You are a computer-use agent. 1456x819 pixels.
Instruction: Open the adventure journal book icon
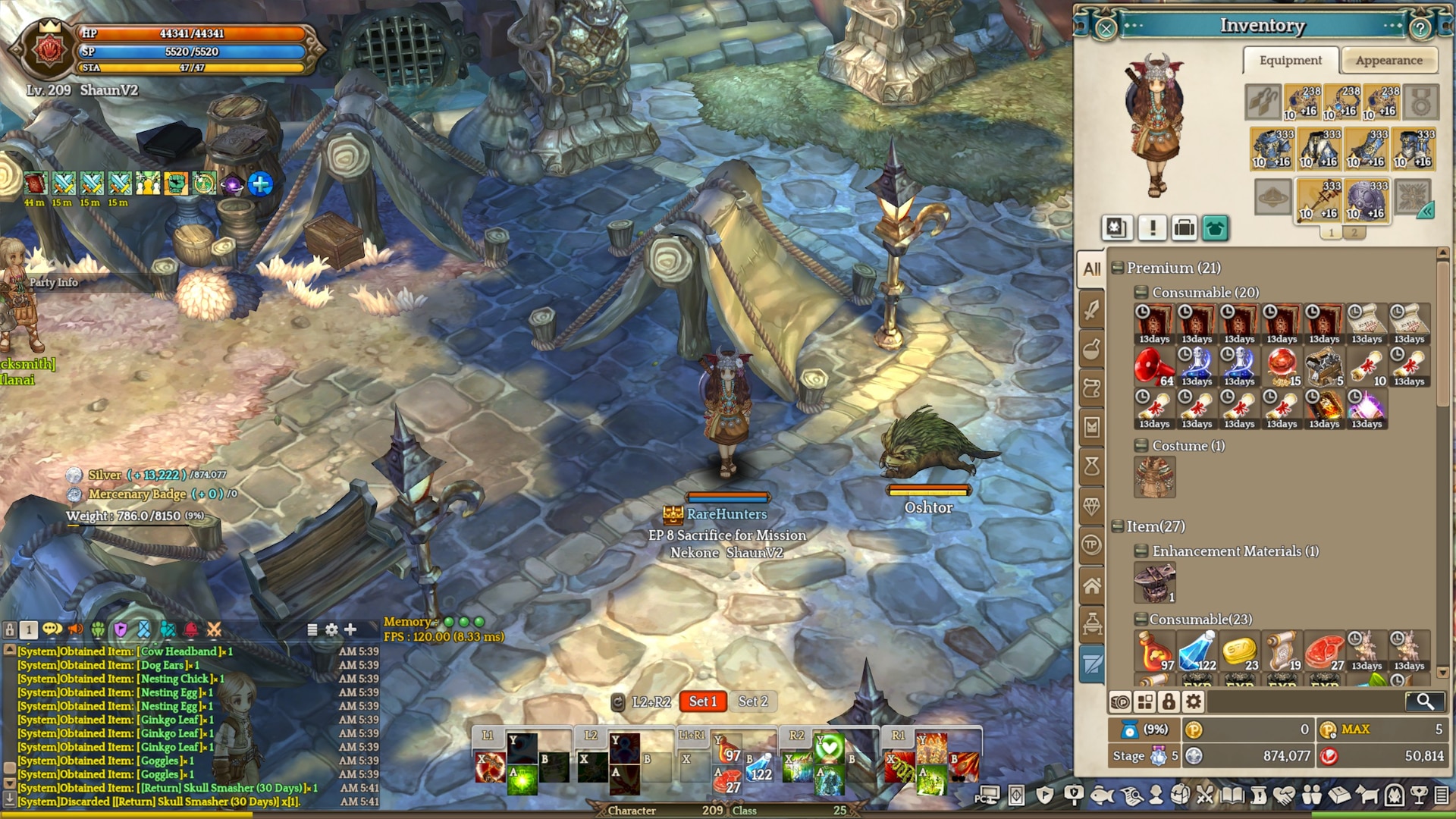click(1231, 795)
